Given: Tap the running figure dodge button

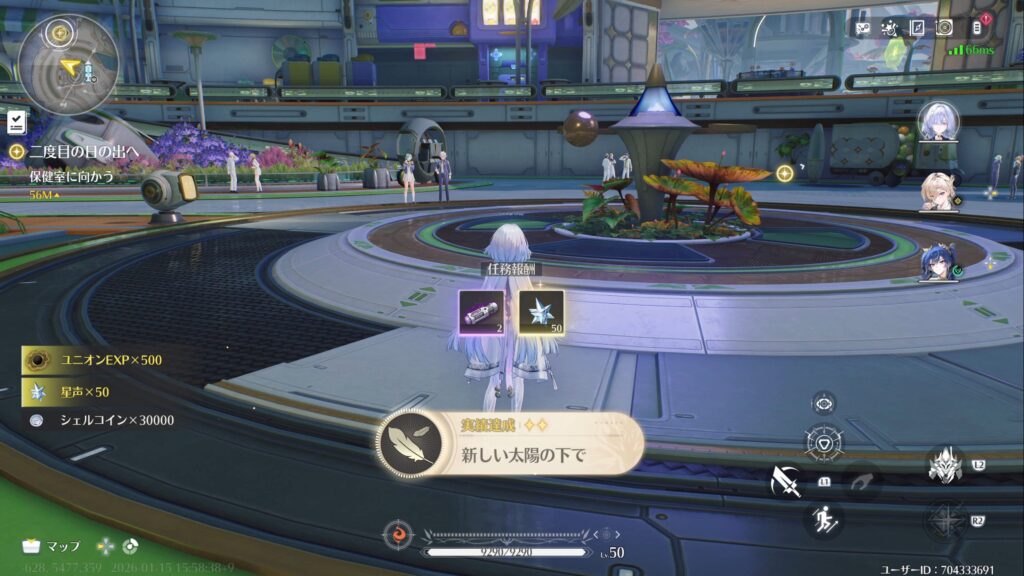Looking at the screenshot, I should click(824, 519).
